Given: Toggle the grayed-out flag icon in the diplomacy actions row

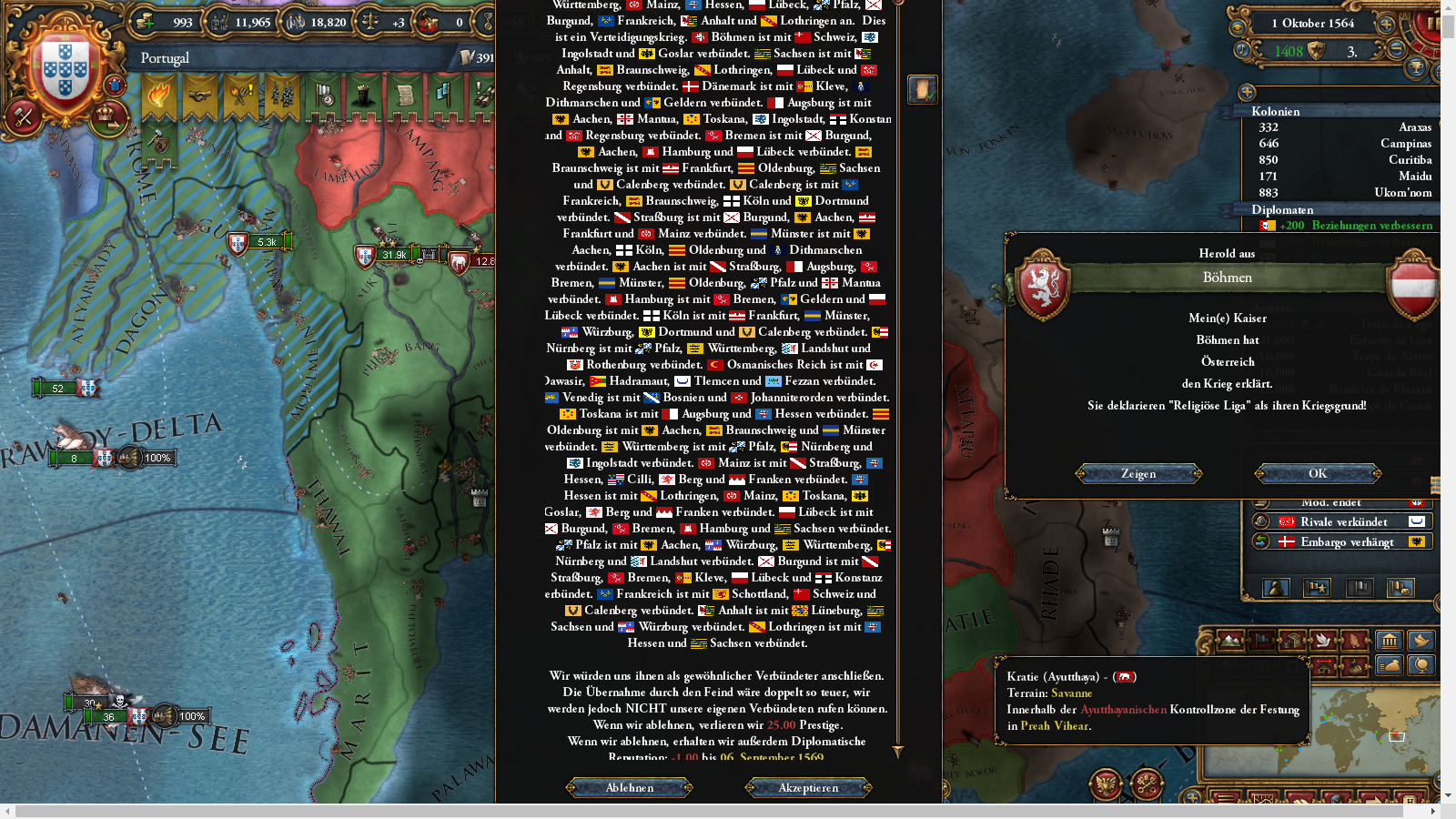Looking at the screenshot, I should click(1360, 587).
